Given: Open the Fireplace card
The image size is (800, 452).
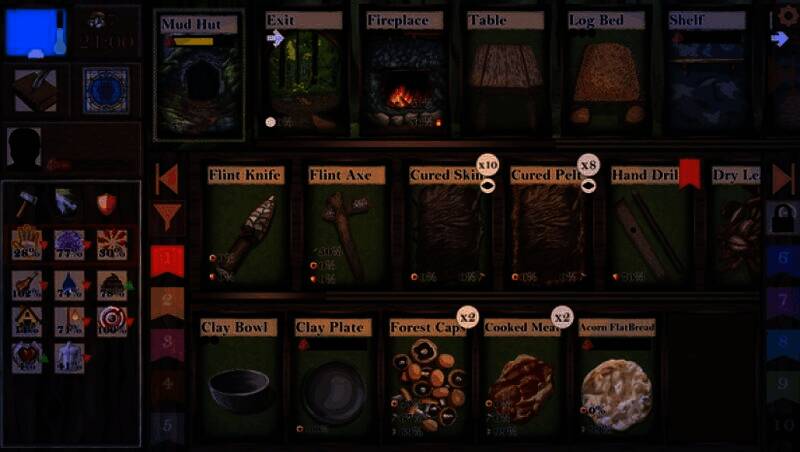Looking at the screenshot, I should click(404, 75).
